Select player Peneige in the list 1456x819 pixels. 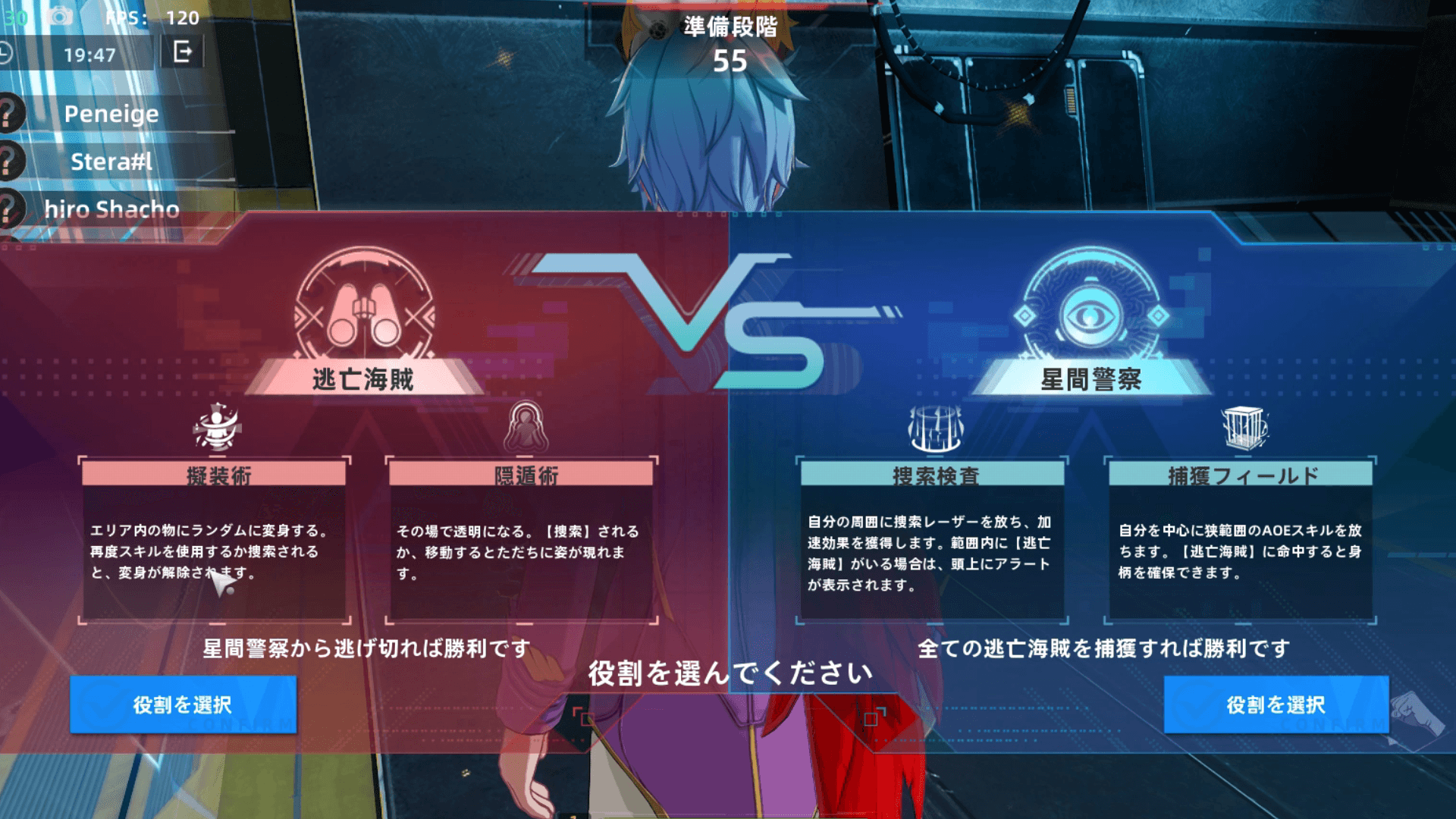point(111,114)
